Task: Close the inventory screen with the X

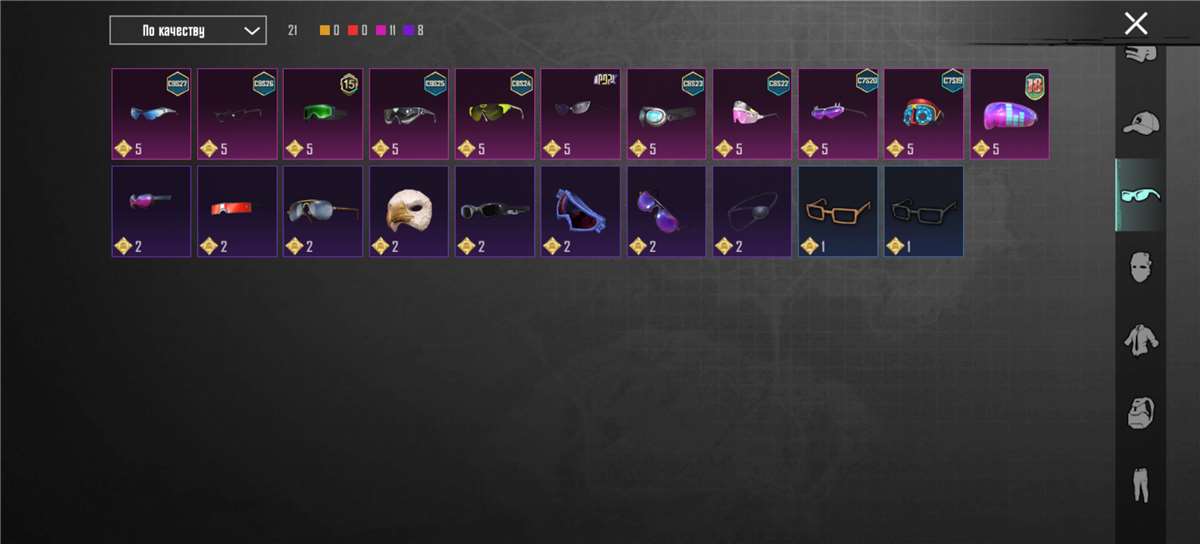Action: tap(1135, 24)
